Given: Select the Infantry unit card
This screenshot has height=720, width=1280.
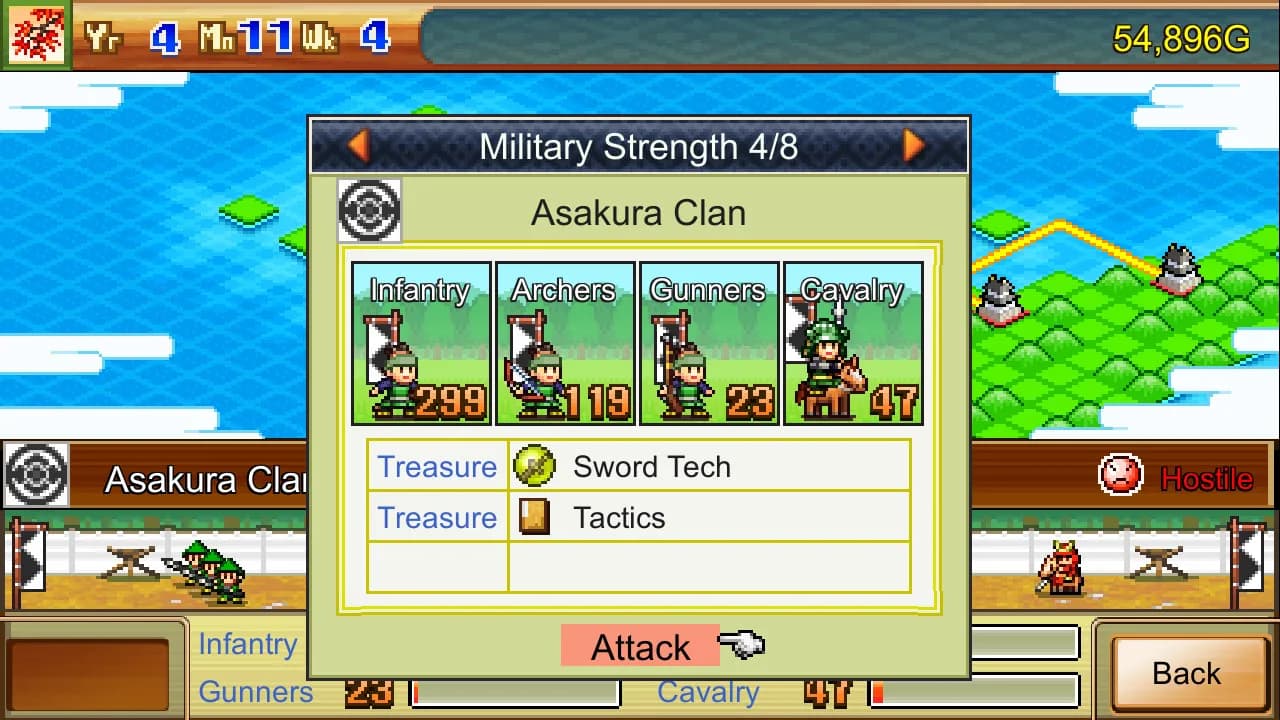Looking at the screenshot, I should [x=421, y=343].
